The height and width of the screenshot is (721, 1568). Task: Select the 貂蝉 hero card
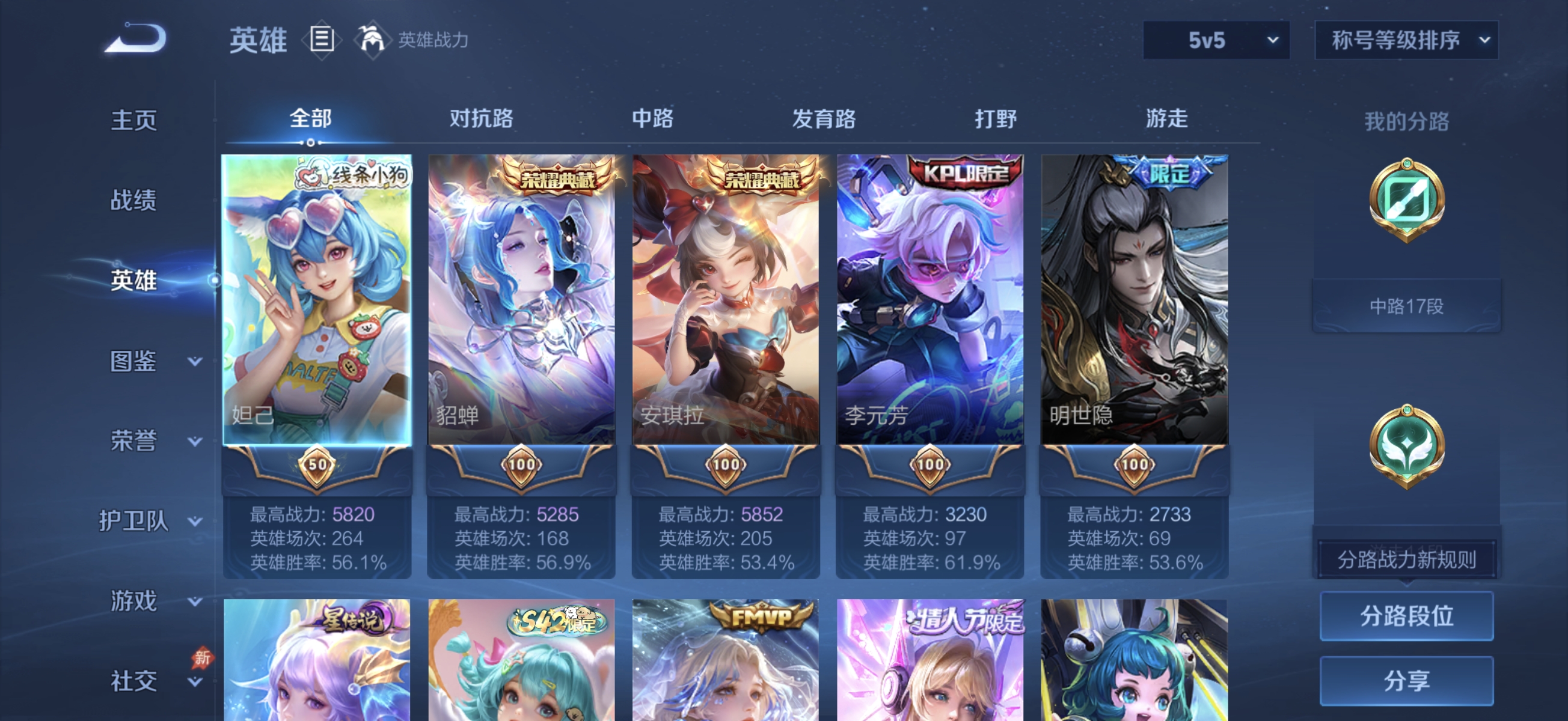tap(522, 298)
